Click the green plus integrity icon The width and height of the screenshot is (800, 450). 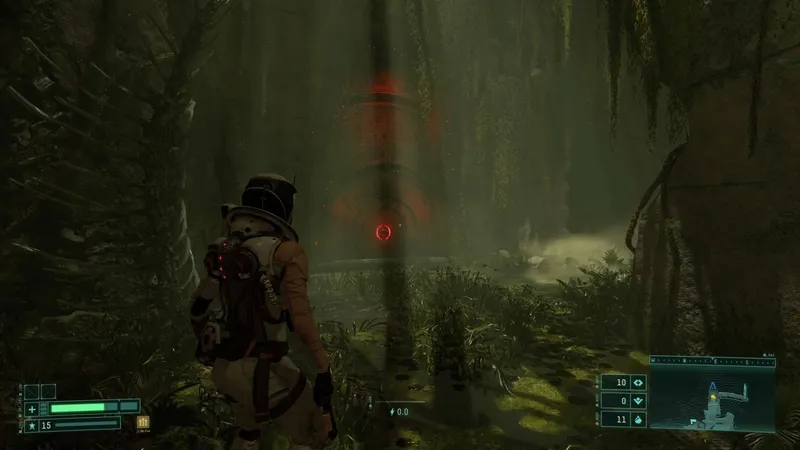pyautogui.click(x=32, y=408)
